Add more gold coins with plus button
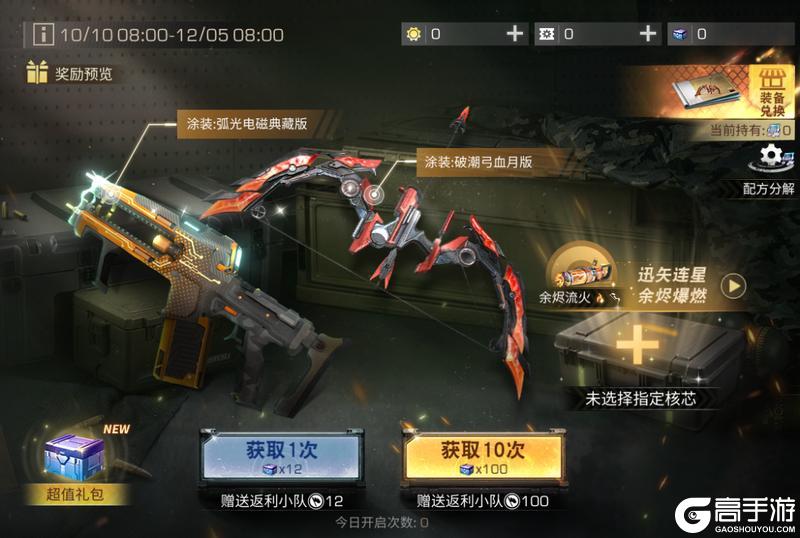 pos(515,34)
